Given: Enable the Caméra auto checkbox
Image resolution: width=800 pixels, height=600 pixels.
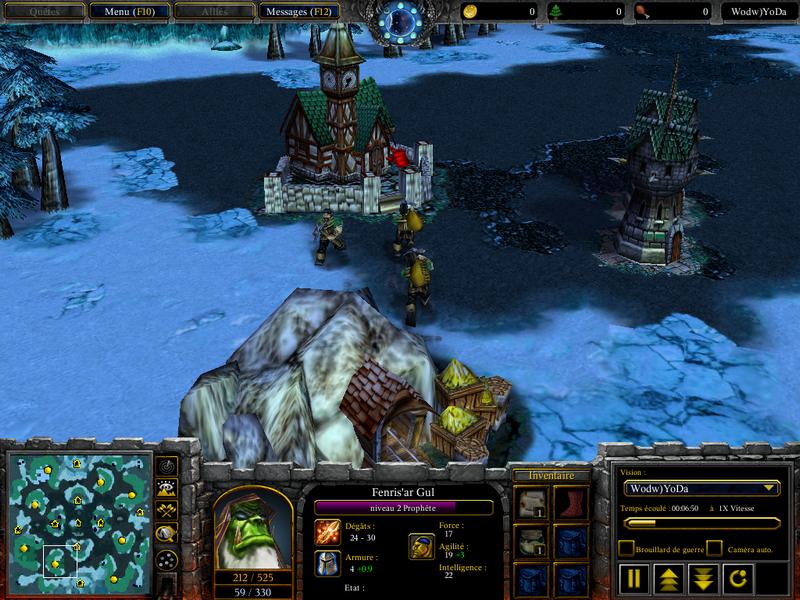Looking at the screenshot, I should click(714, 548).
